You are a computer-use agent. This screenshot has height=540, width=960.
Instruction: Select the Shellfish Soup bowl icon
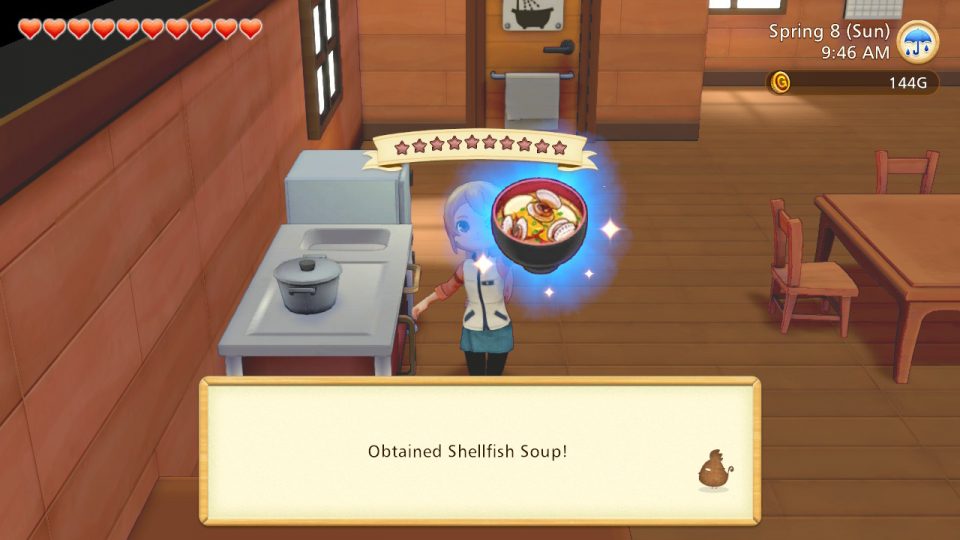click(x=541, y=225)
